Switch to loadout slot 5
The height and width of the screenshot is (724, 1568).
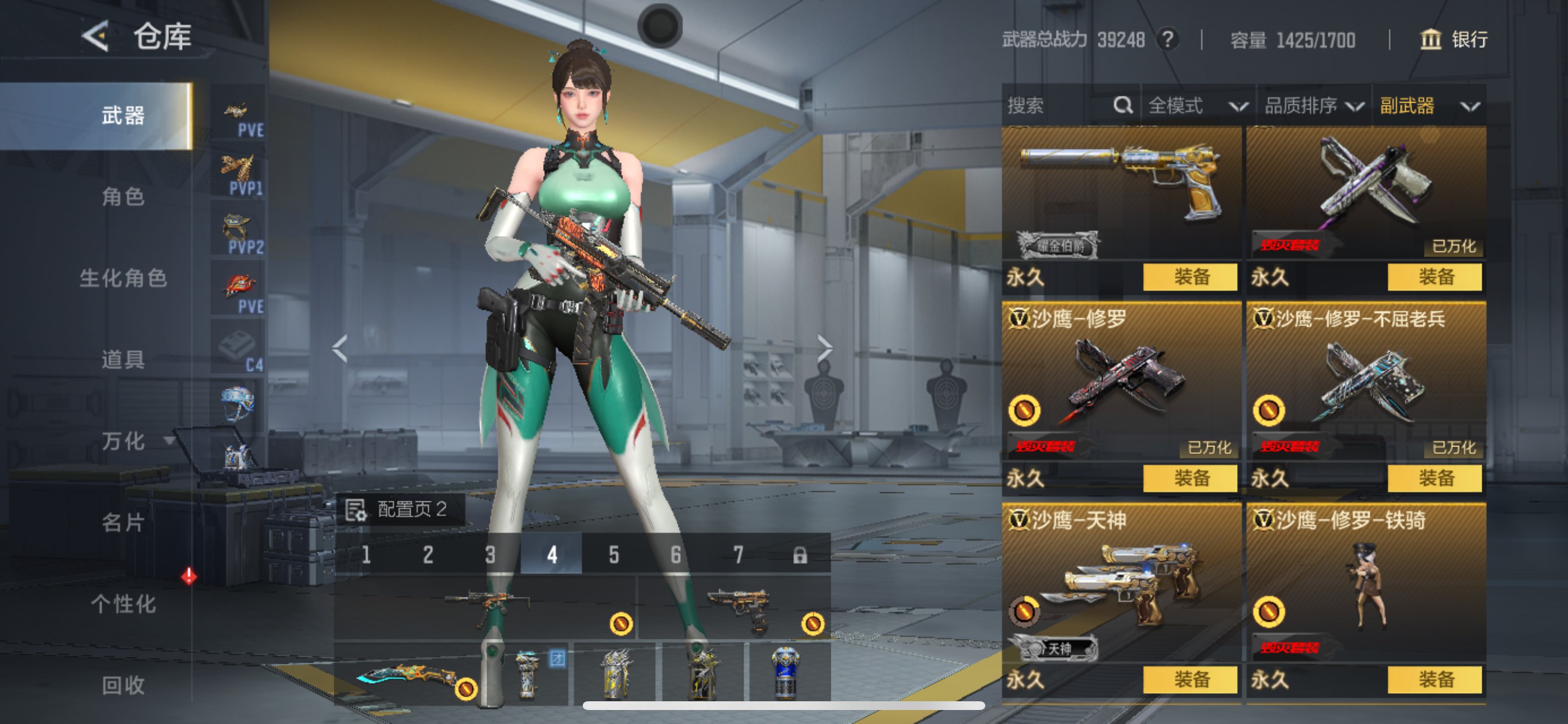(x=614, y=554)
